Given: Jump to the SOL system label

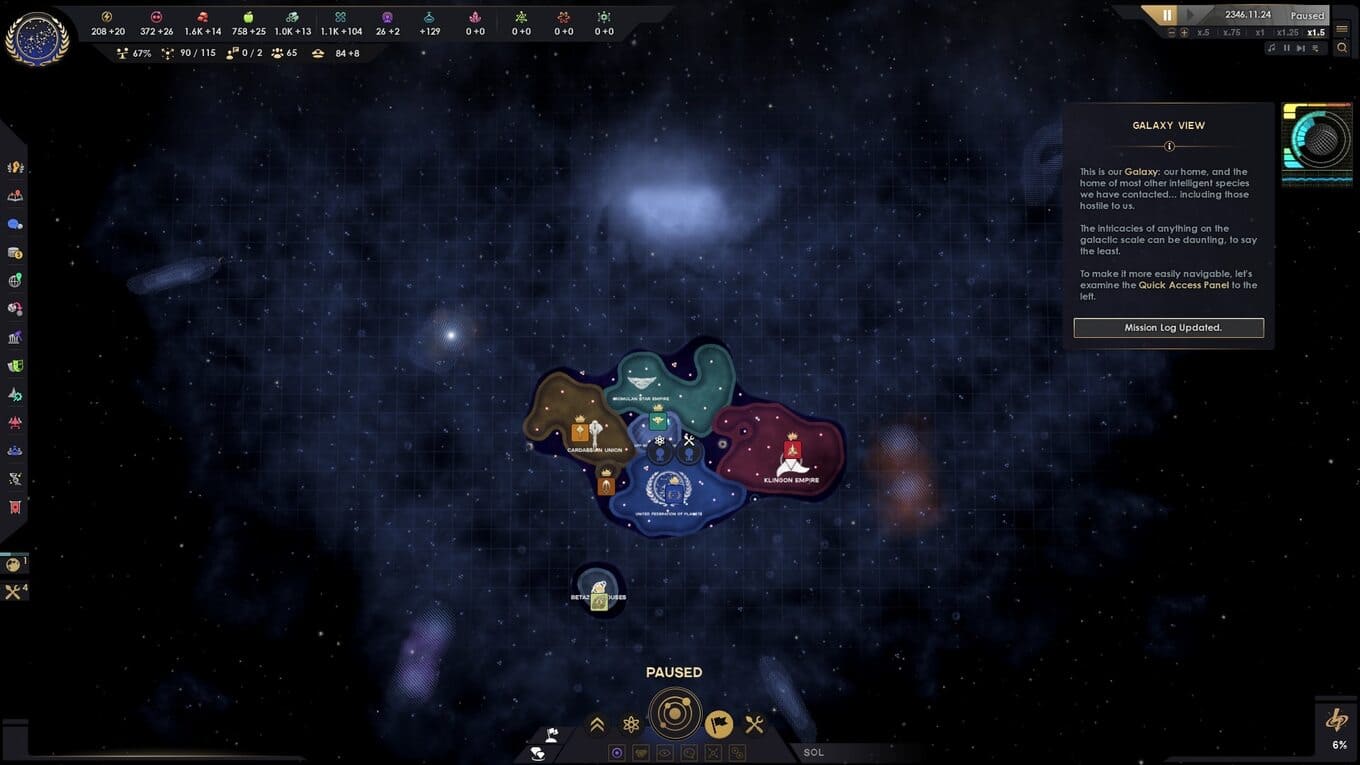Looking at the screenshot, I should pos(814,752).
